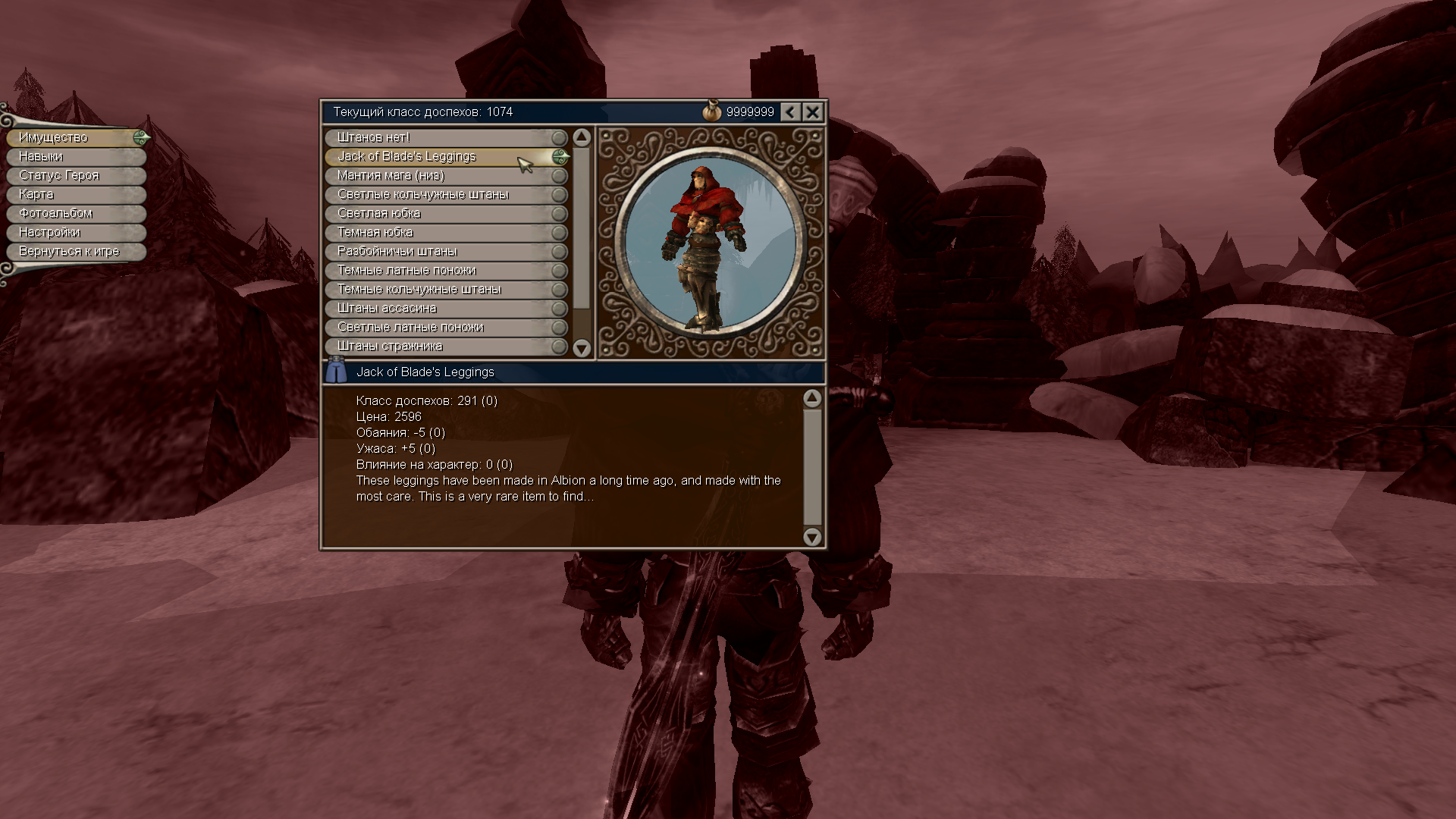1456x819 pixels.
Task: Close the inventory window with X
Action: pos(812,112)
